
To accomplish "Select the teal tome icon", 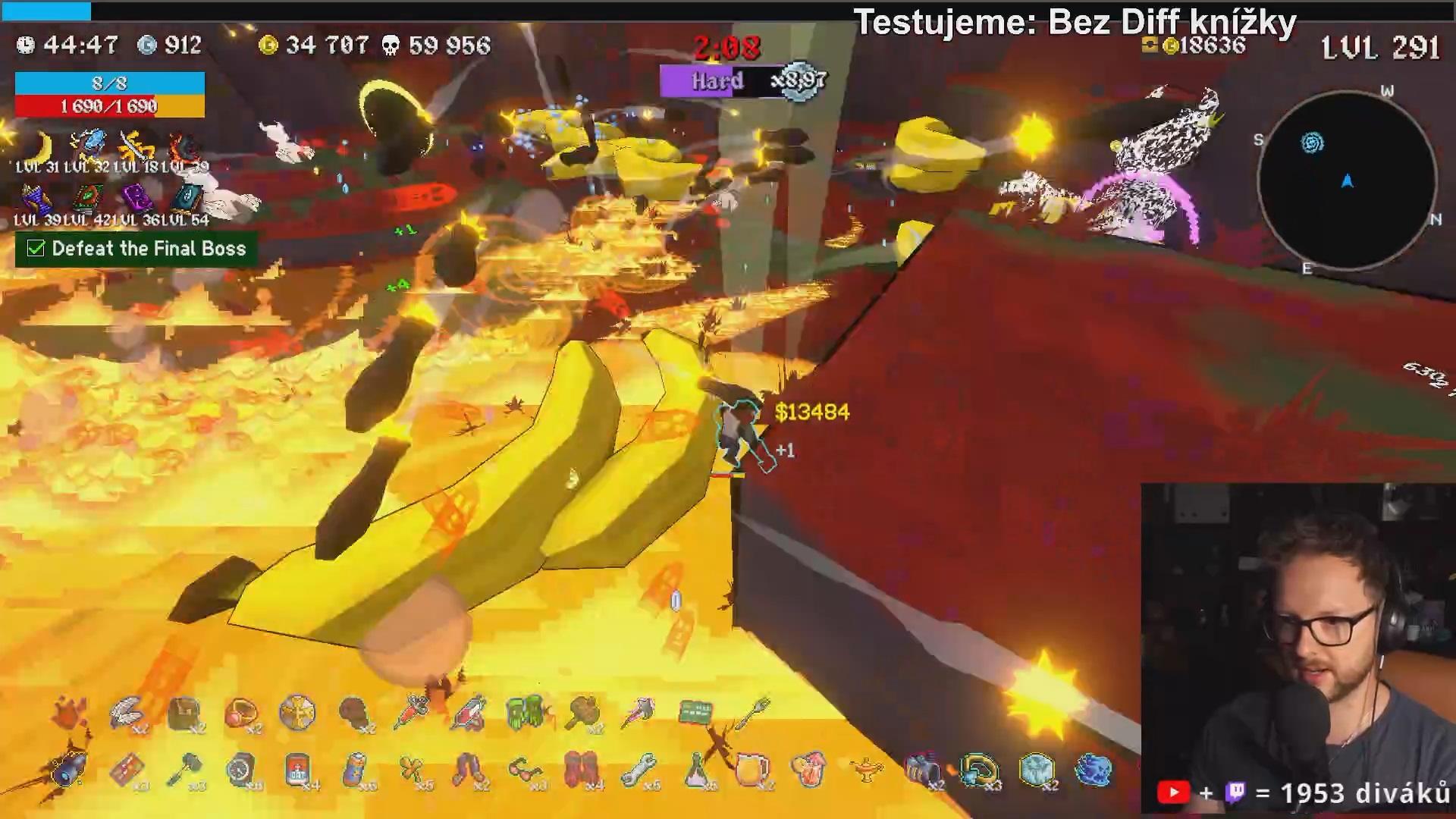I will [187, 199].
